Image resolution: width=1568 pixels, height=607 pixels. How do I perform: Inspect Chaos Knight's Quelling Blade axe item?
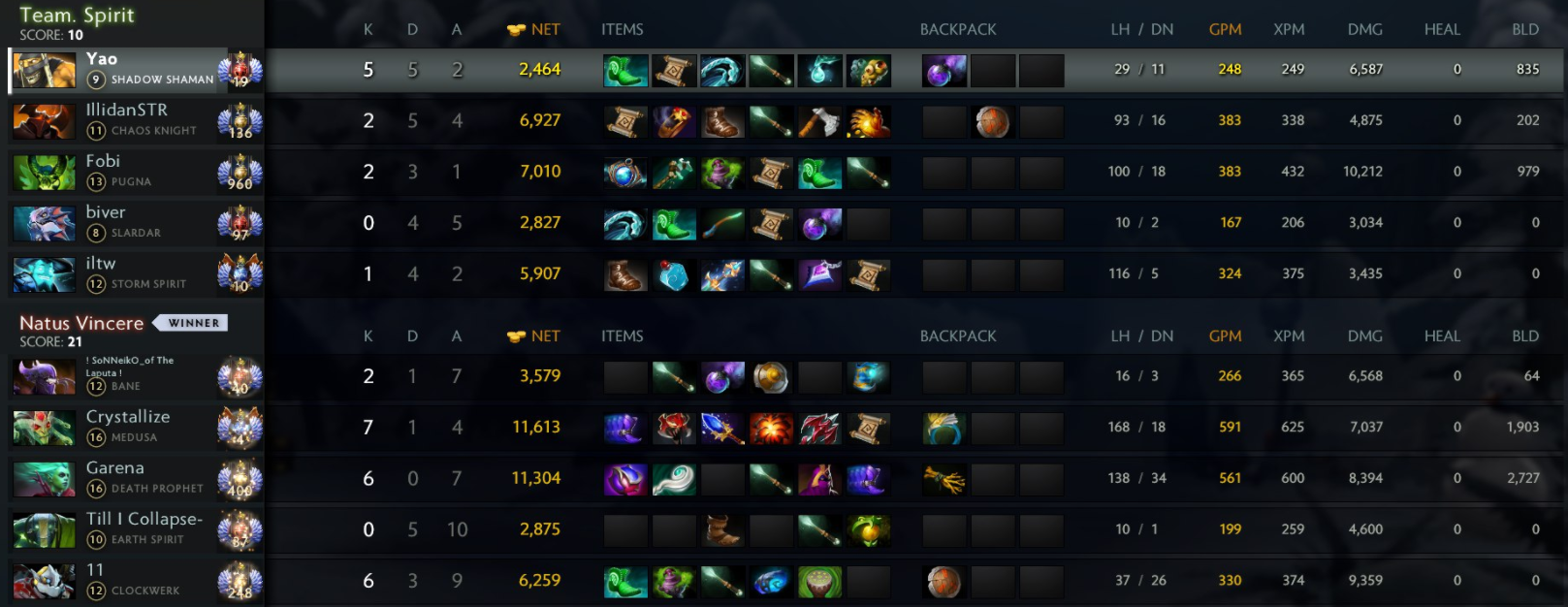[x=819, y=122]
